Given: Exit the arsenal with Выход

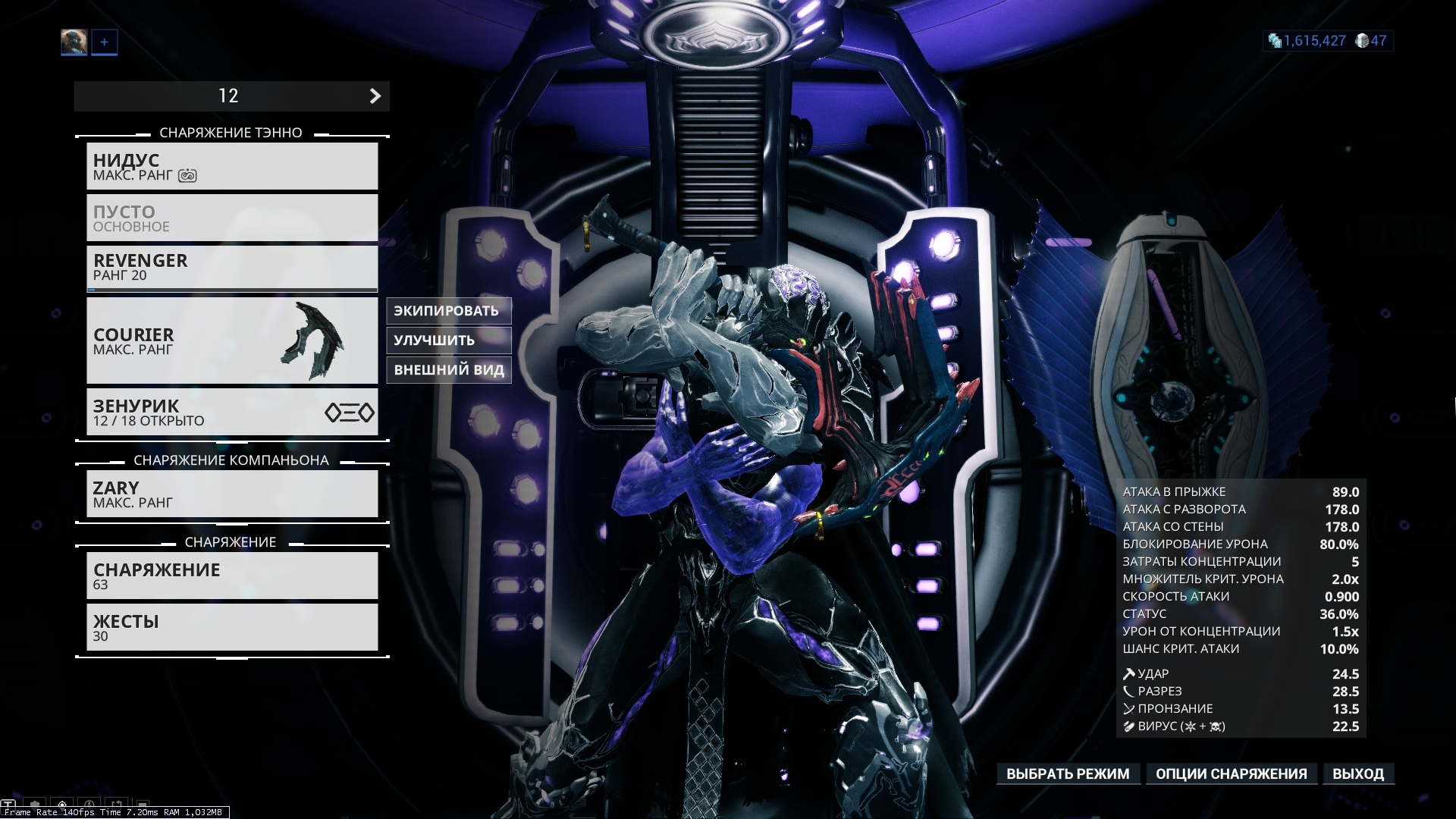Looking at the screenshot, I should [1358, 774].
